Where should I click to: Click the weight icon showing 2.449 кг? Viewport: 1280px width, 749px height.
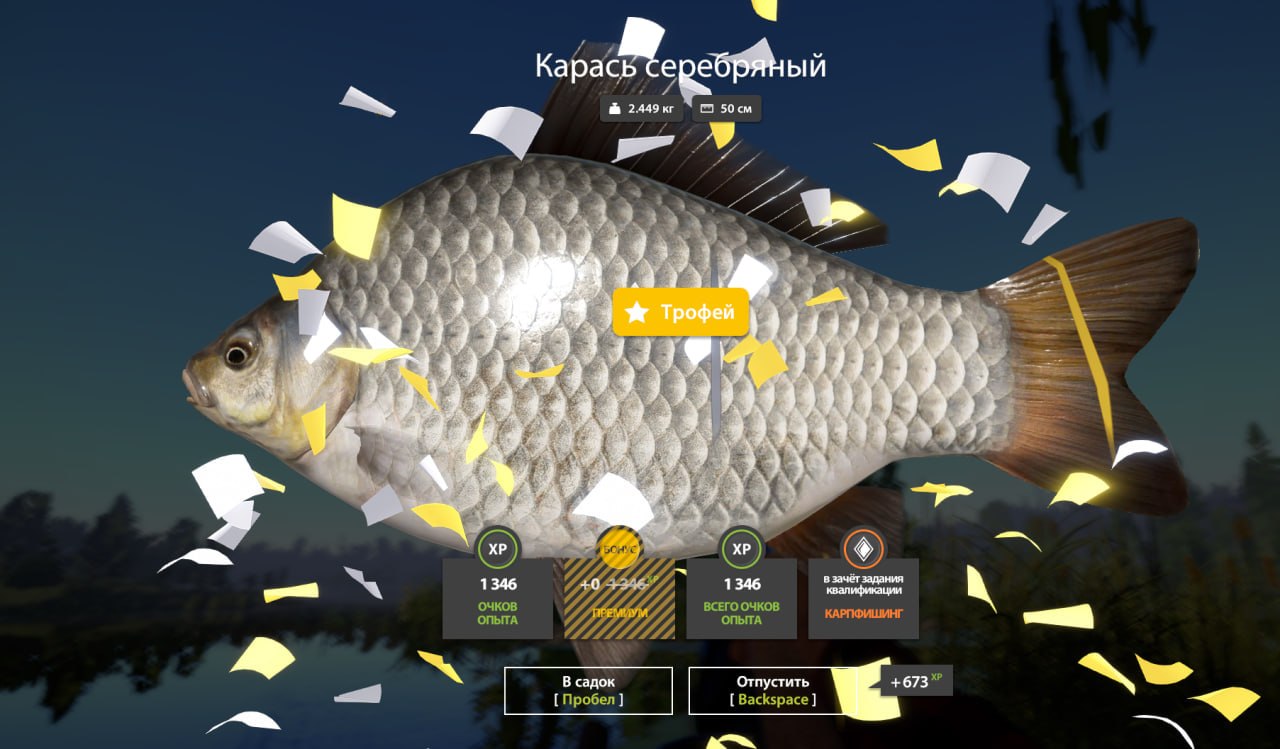614,108
